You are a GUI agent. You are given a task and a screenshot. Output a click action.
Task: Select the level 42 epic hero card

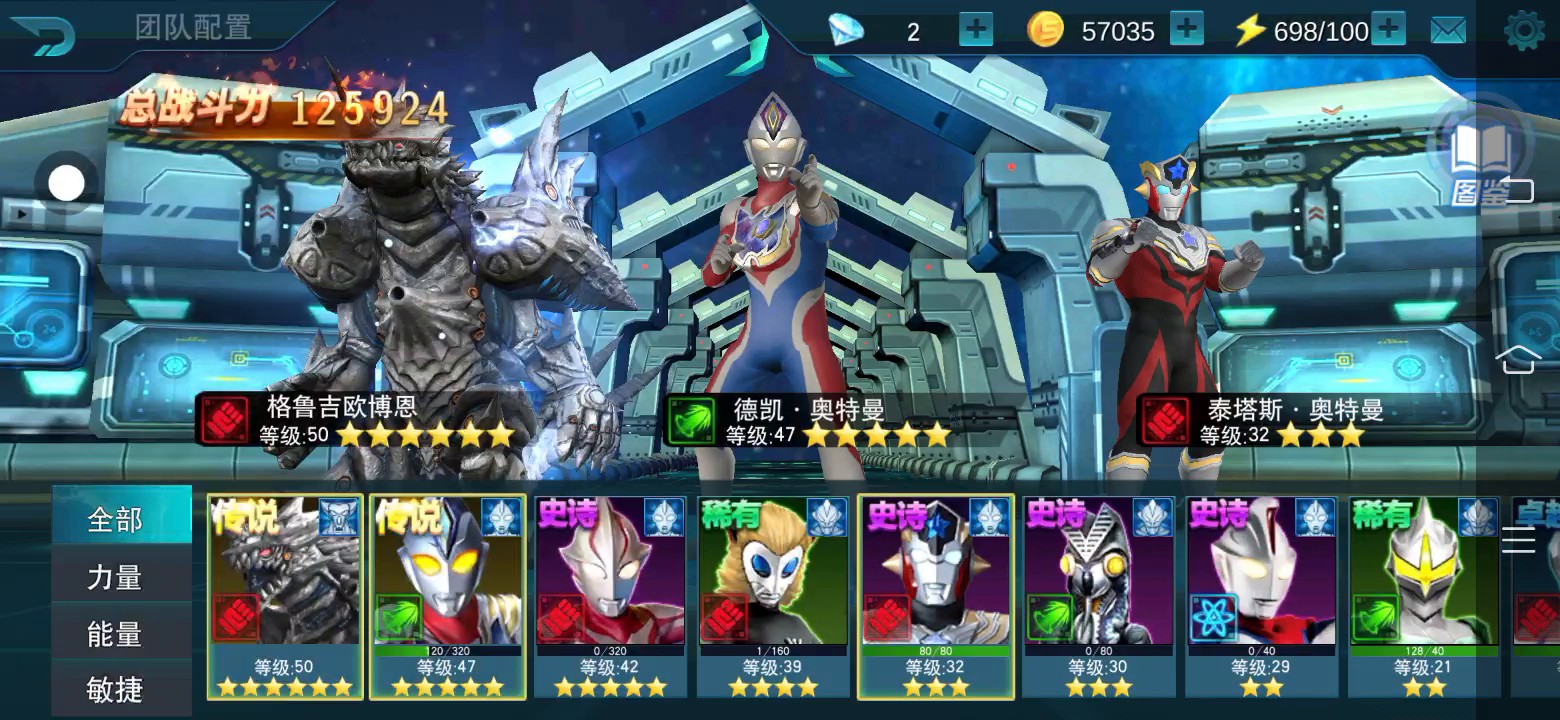pos(610,595)
